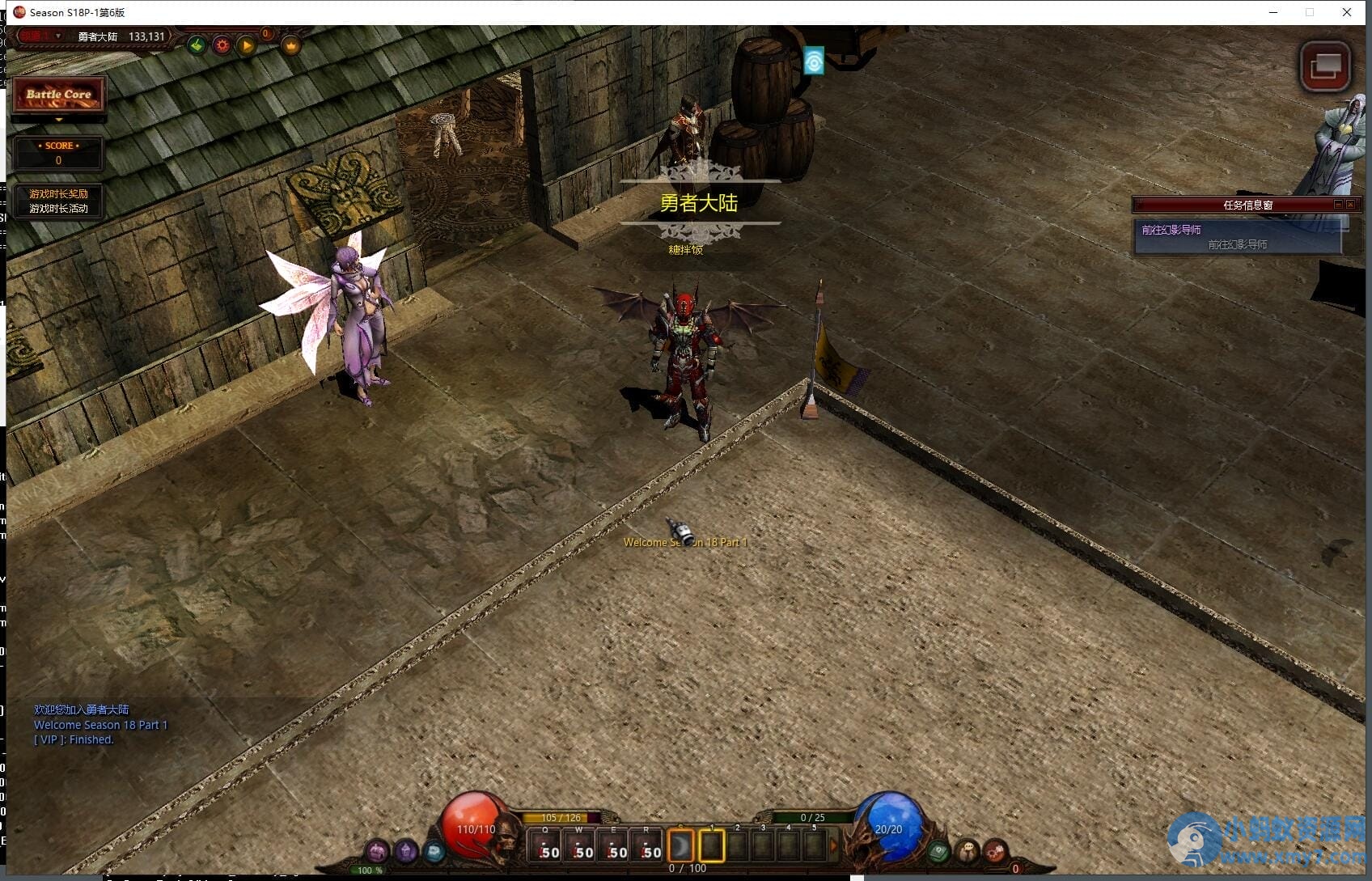The height and width of the screenshot is (881, 1372).
Task: Click the arrow at the skill bar's right end
Action: click(834, 846)
